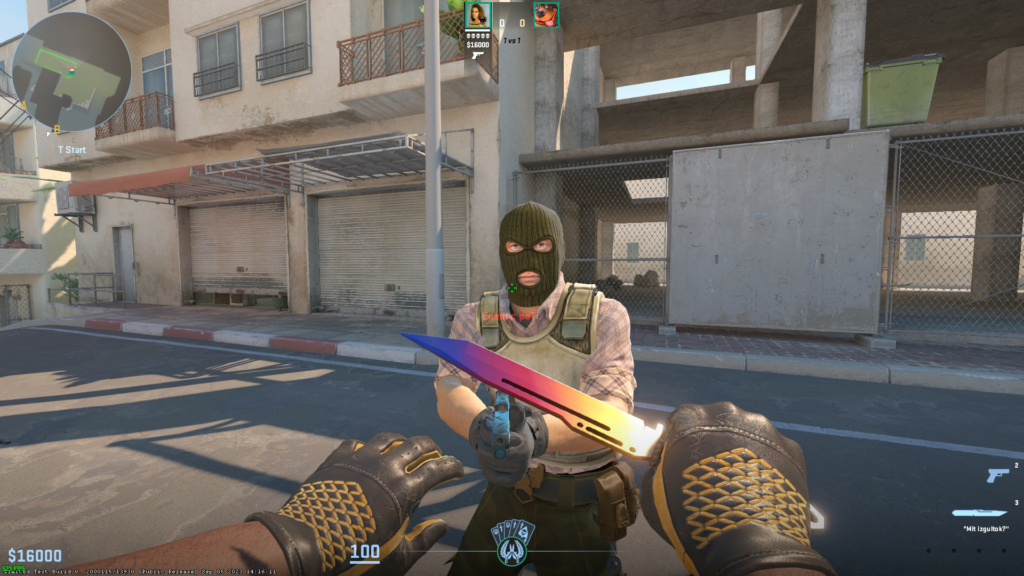Select the knife weapon in slot 3
The image size is (1024, 576).
[x=978, y=513]
